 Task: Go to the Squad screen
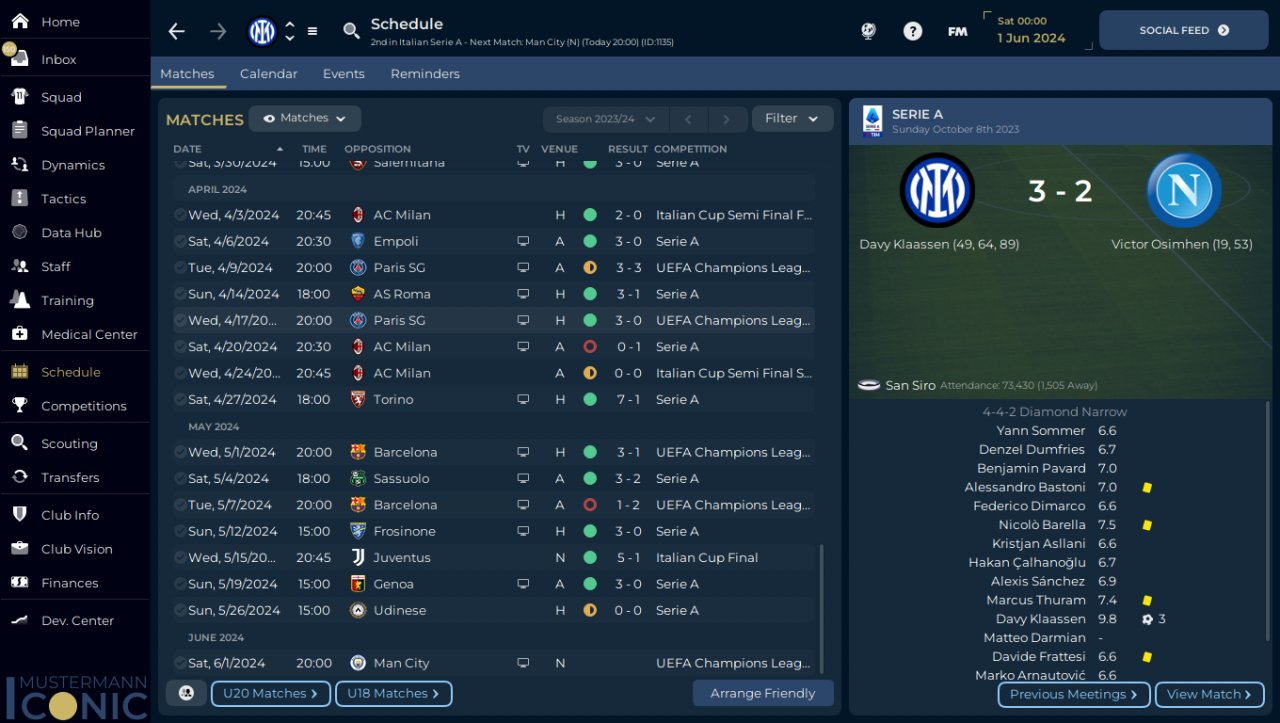pos(61,97)
